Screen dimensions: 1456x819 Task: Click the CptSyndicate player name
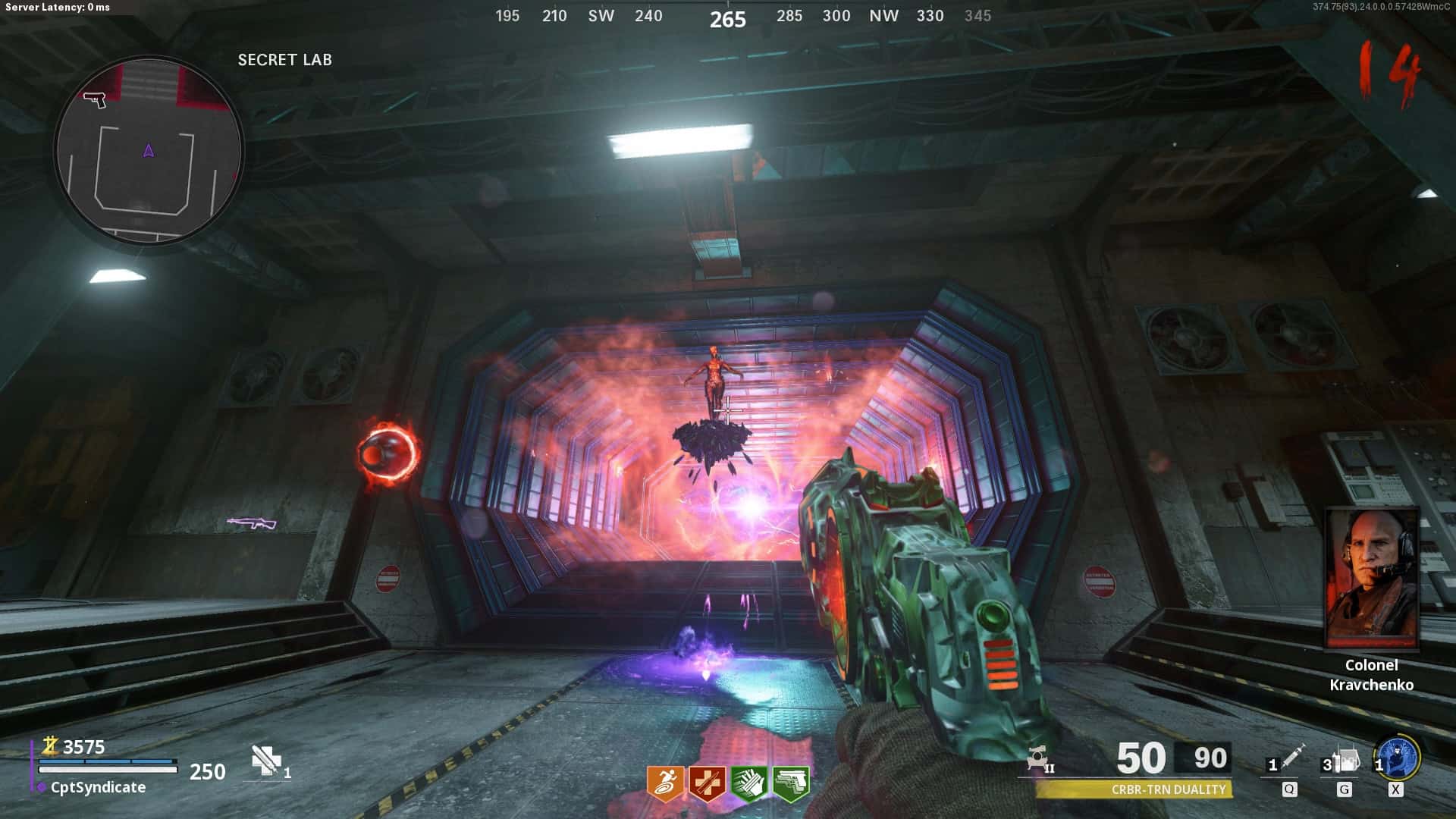point(98,787)
